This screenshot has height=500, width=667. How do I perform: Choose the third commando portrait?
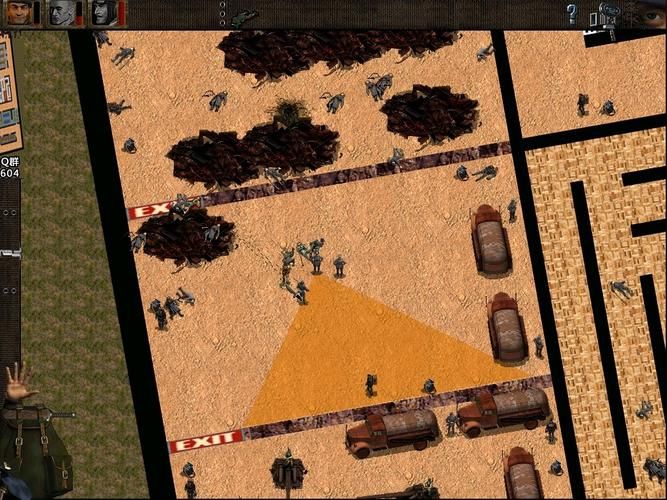point(104,13)
